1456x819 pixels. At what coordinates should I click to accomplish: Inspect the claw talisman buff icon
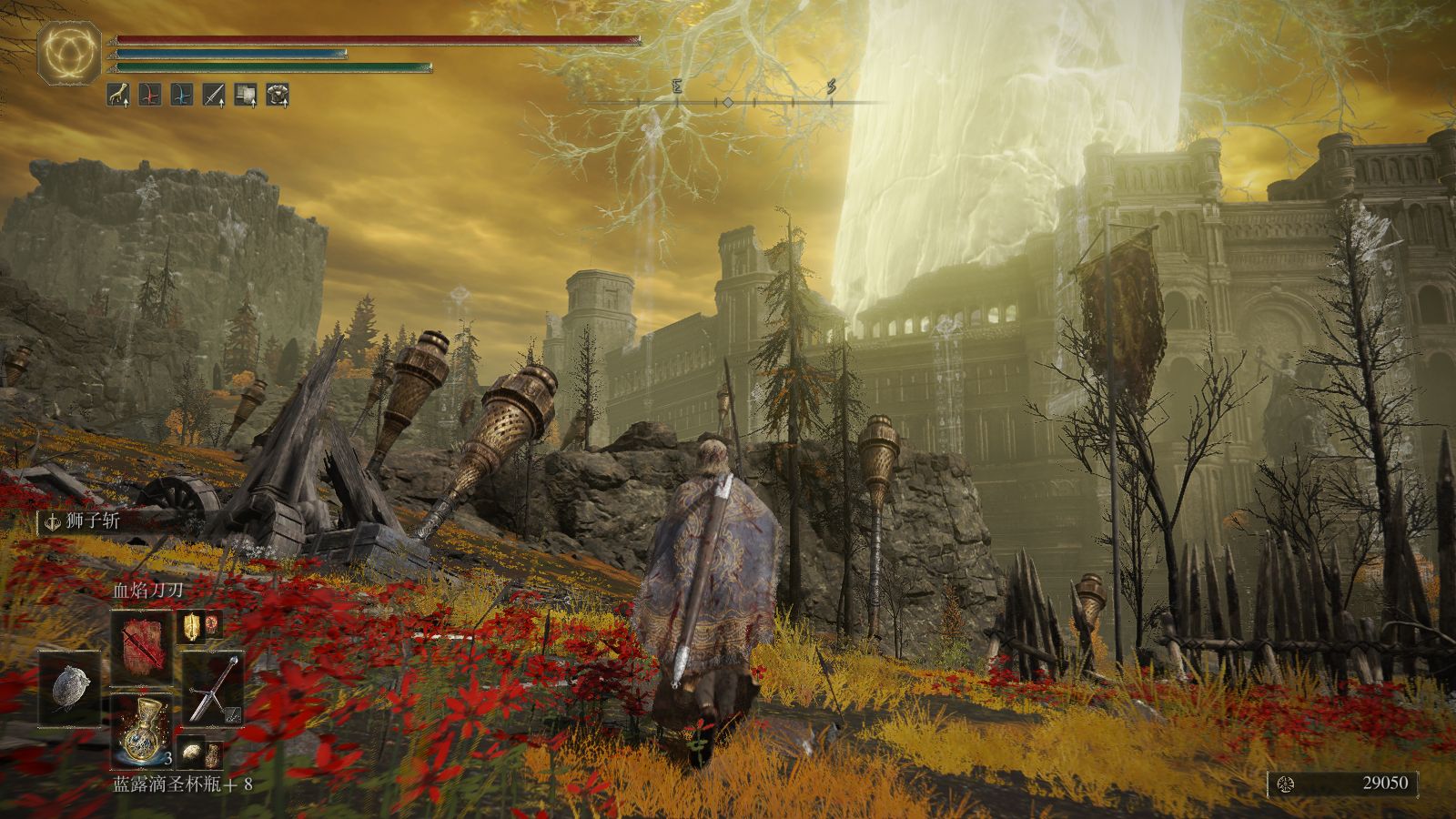click(x=118, y=94)
